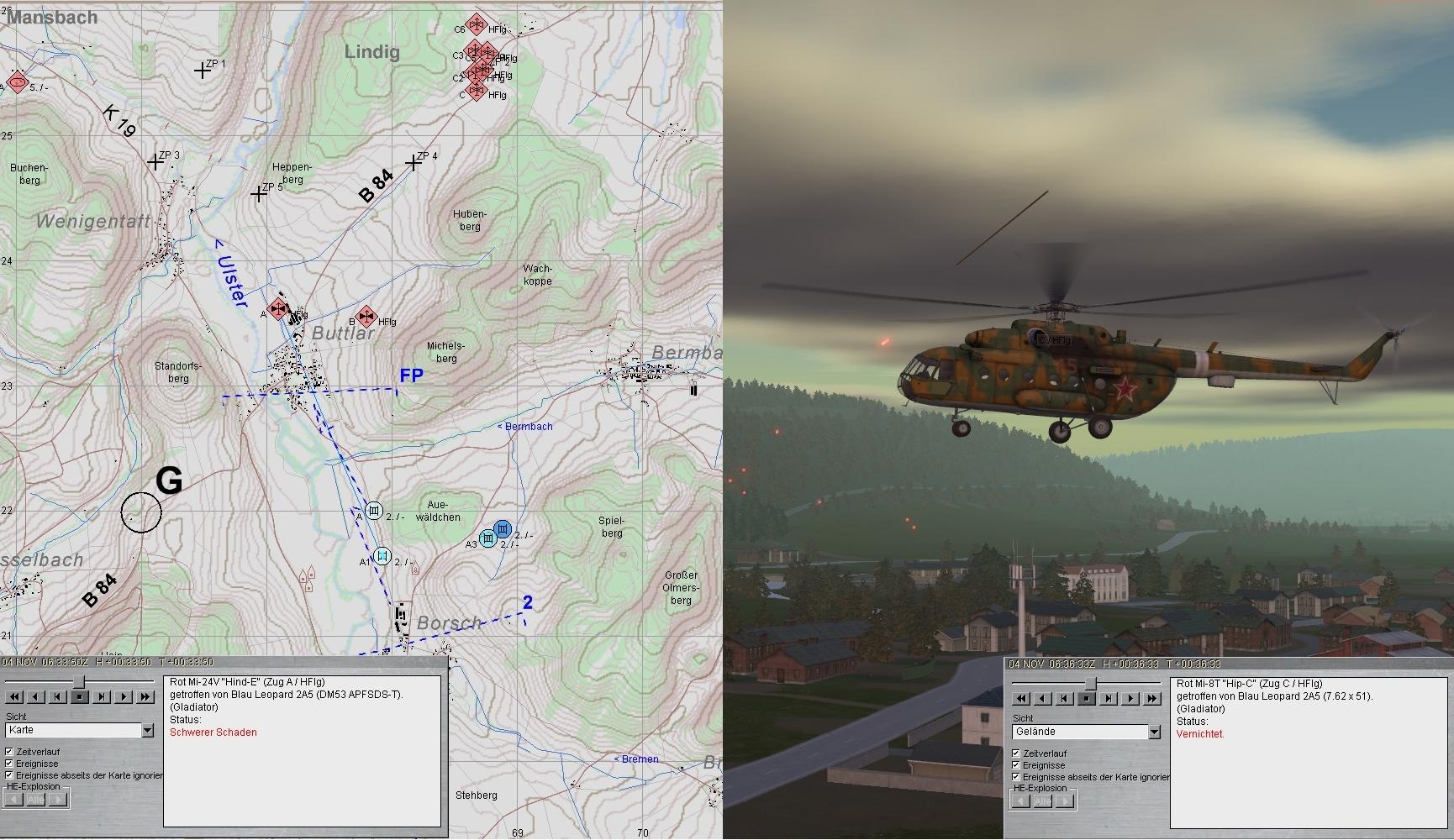This screenshot has height=840, width=1454.
Task: Toggle Zeitverlauf checkbox in the Gelände panel
Action: 1016,753
